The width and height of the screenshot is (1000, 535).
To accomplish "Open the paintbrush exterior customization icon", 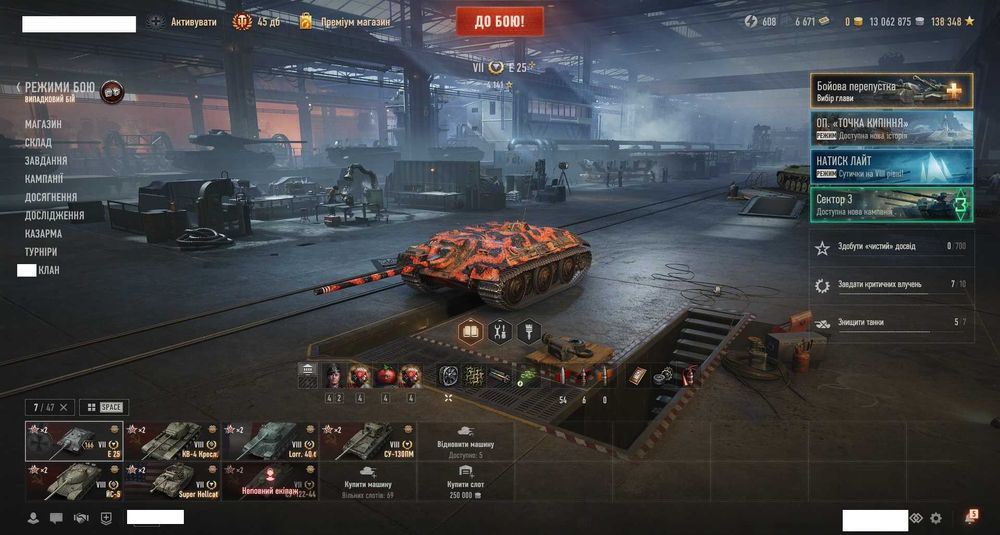I will [529, 331].
